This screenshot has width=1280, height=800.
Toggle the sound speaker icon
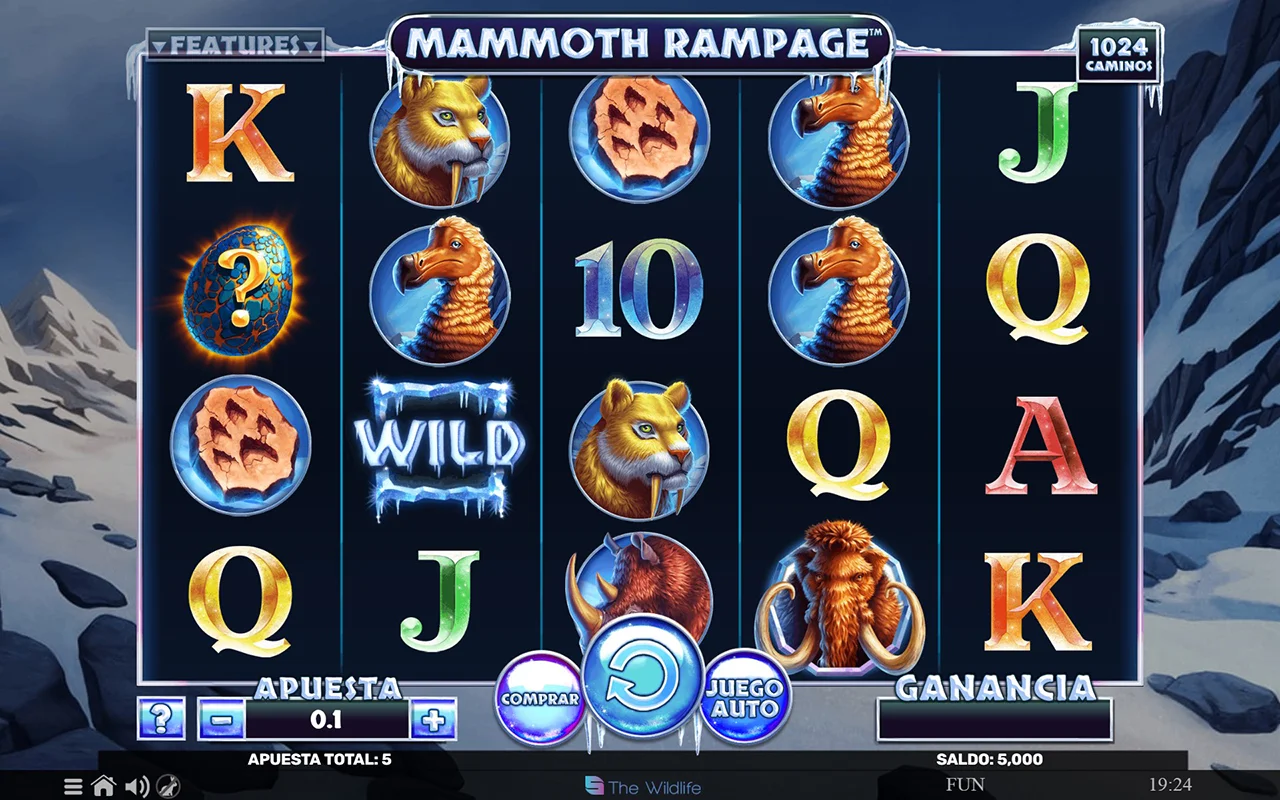[x=137, y=786]
